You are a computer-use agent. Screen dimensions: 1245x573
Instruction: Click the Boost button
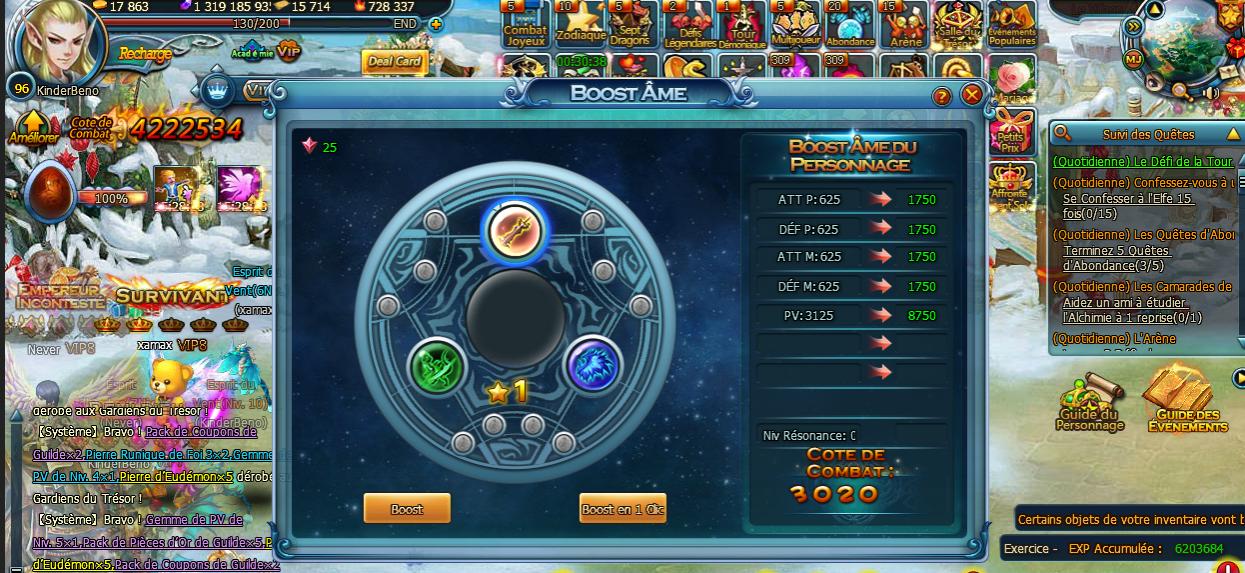click(x=406, y=509)
